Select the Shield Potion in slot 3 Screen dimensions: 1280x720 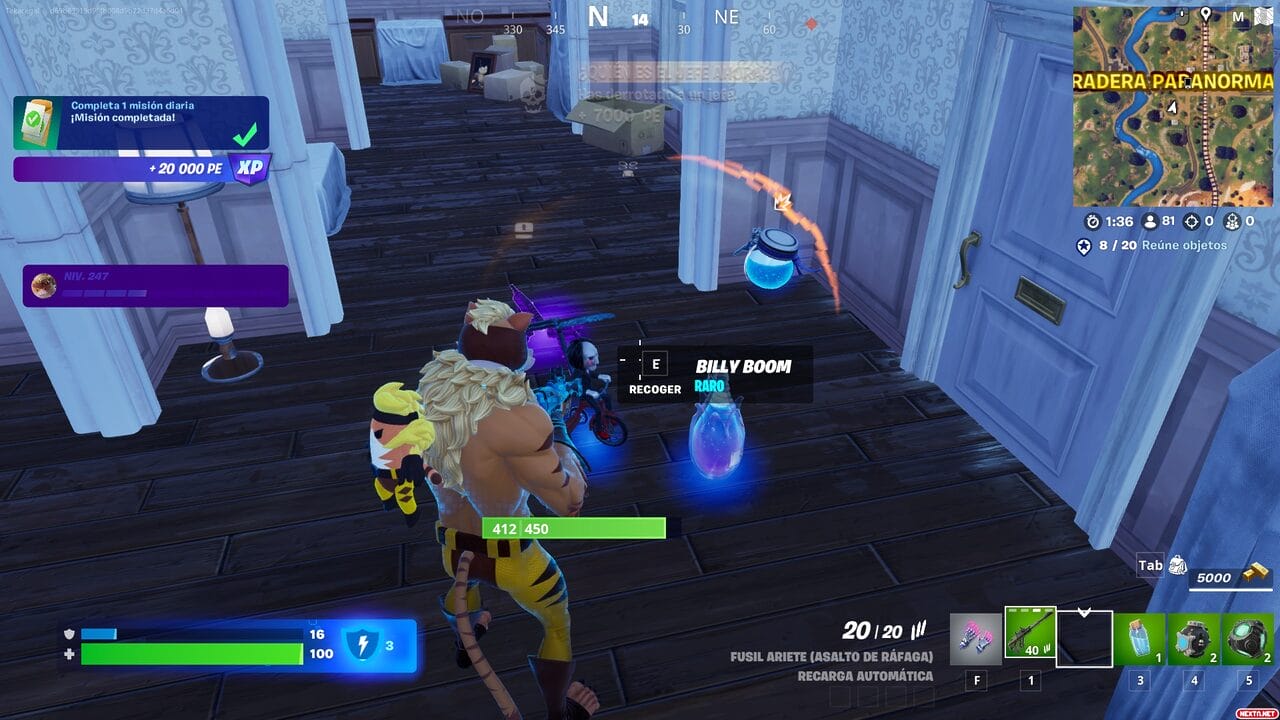point(1140,638)
